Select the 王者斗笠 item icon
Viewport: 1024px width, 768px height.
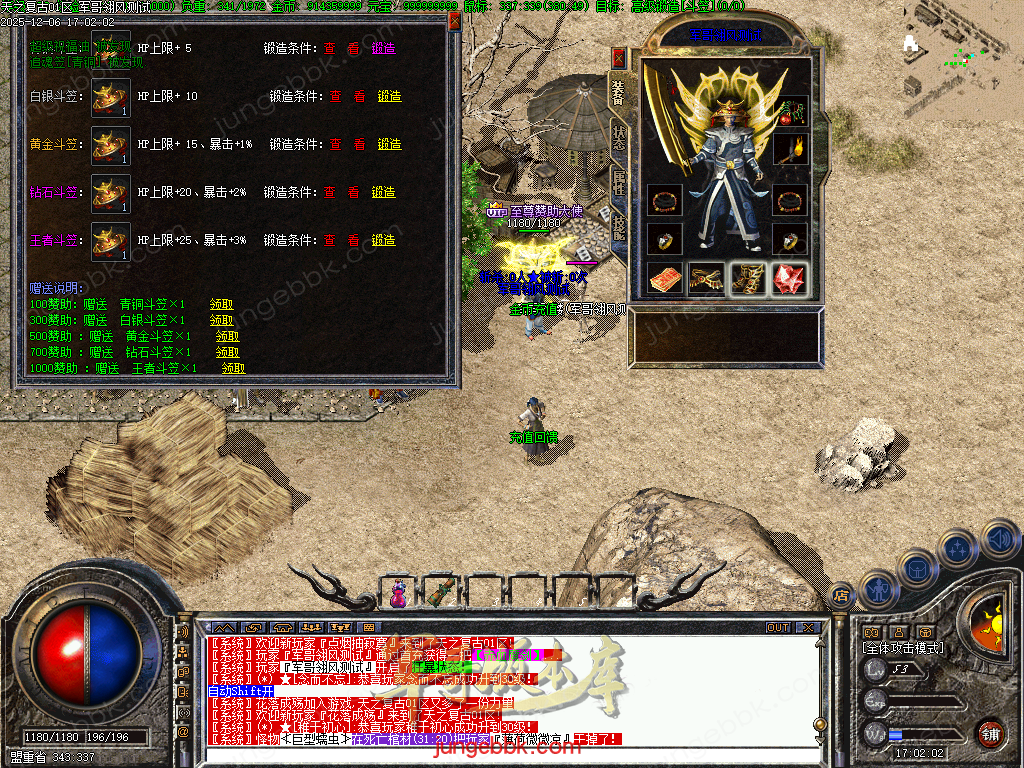[110, 241]
